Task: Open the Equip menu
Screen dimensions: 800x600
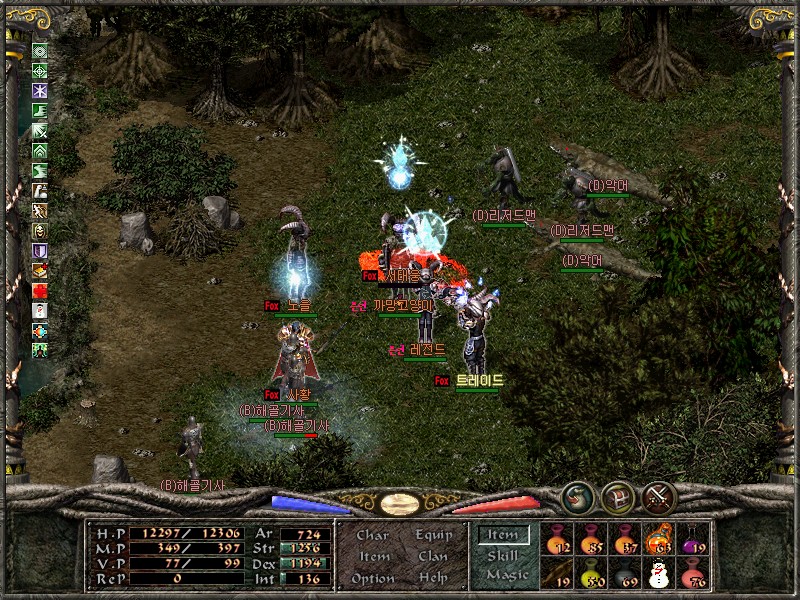Action: (433, 535)
